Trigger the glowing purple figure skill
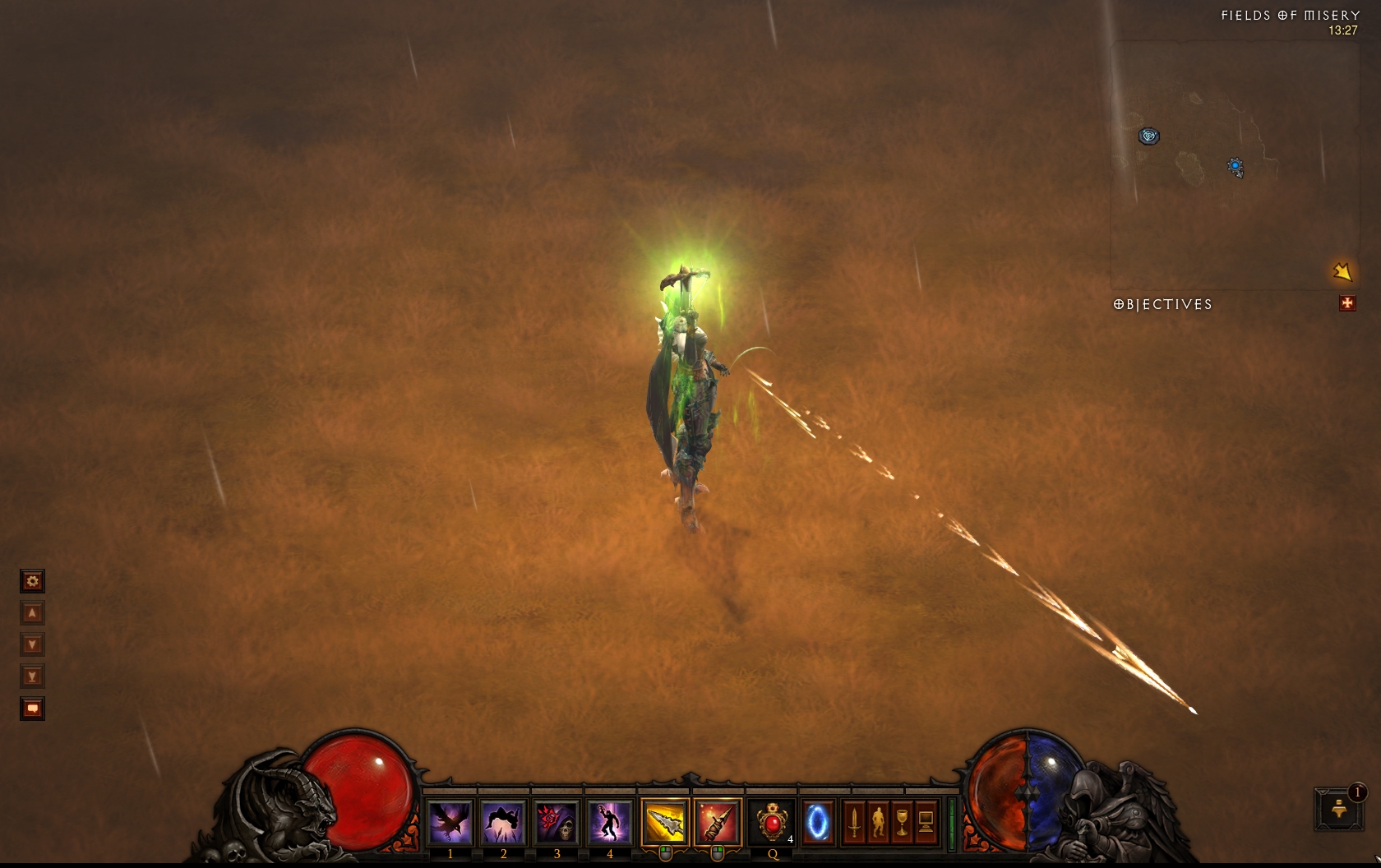 click(609, 821)
